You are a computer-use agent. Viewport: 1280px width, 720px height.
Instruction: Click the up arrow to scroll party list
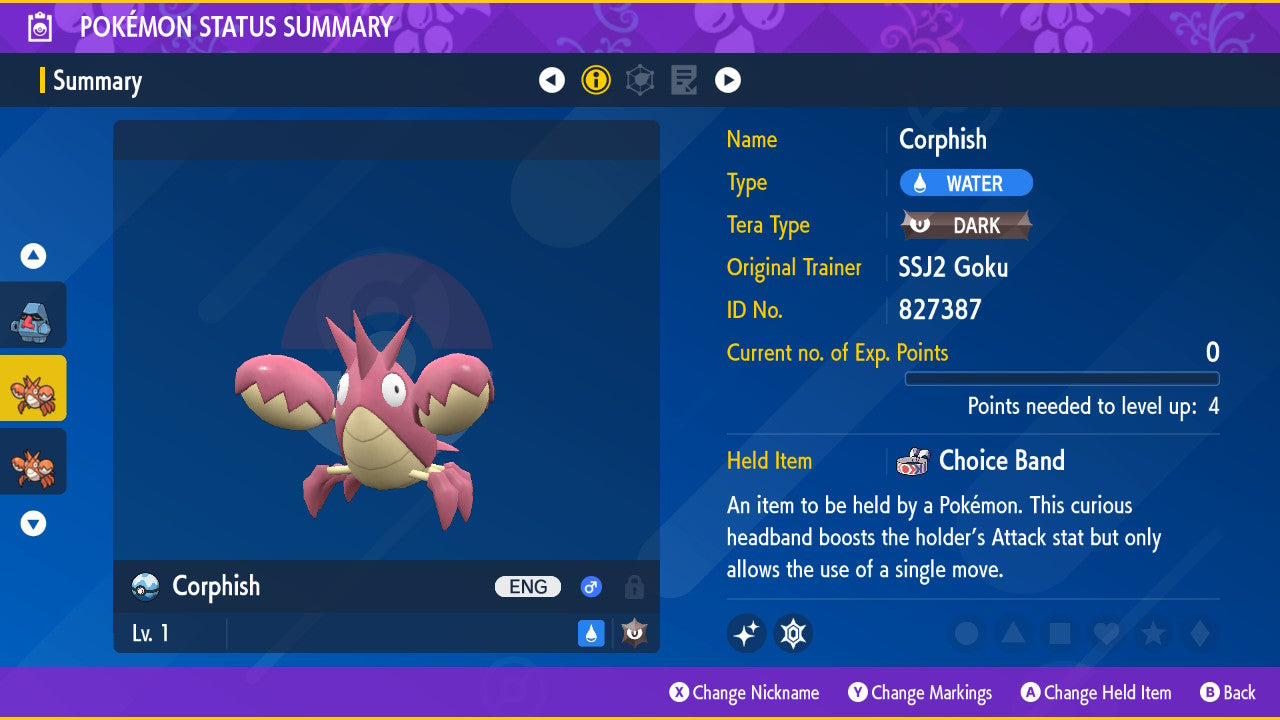(33, 256)
